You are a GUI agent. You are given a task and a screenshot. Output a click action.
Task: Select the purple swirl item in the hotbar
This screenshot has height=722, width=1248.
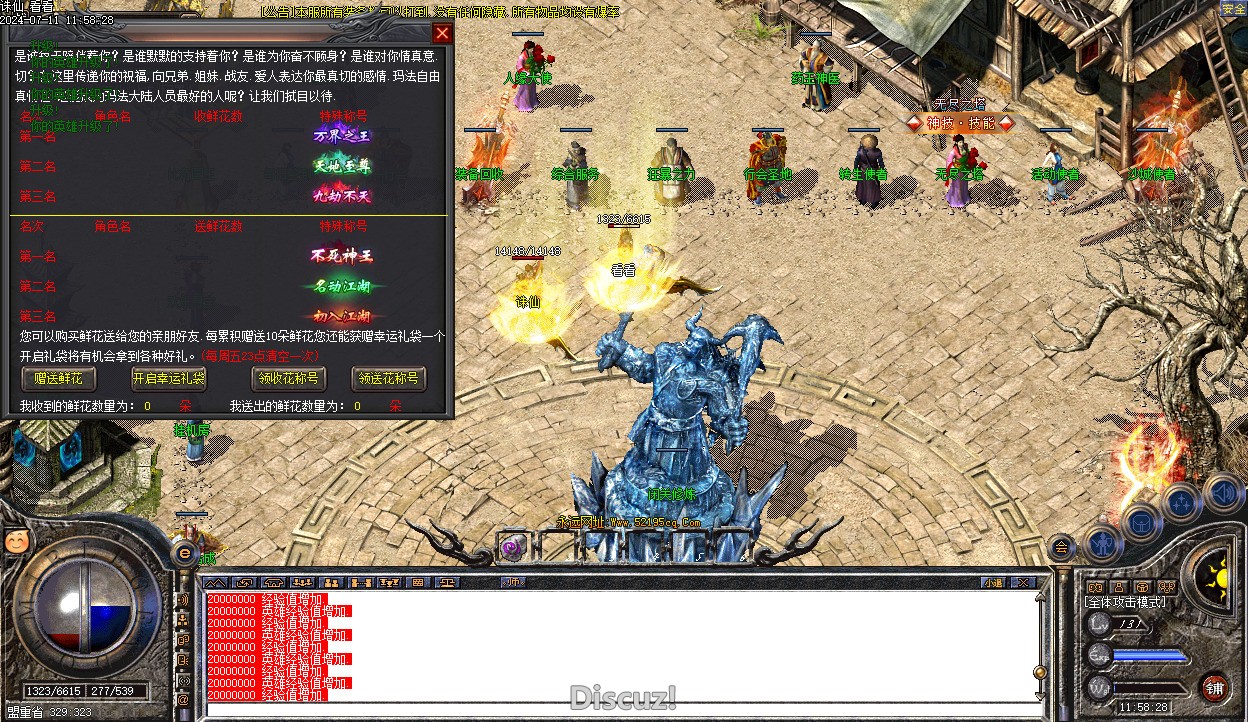point(513,547)
